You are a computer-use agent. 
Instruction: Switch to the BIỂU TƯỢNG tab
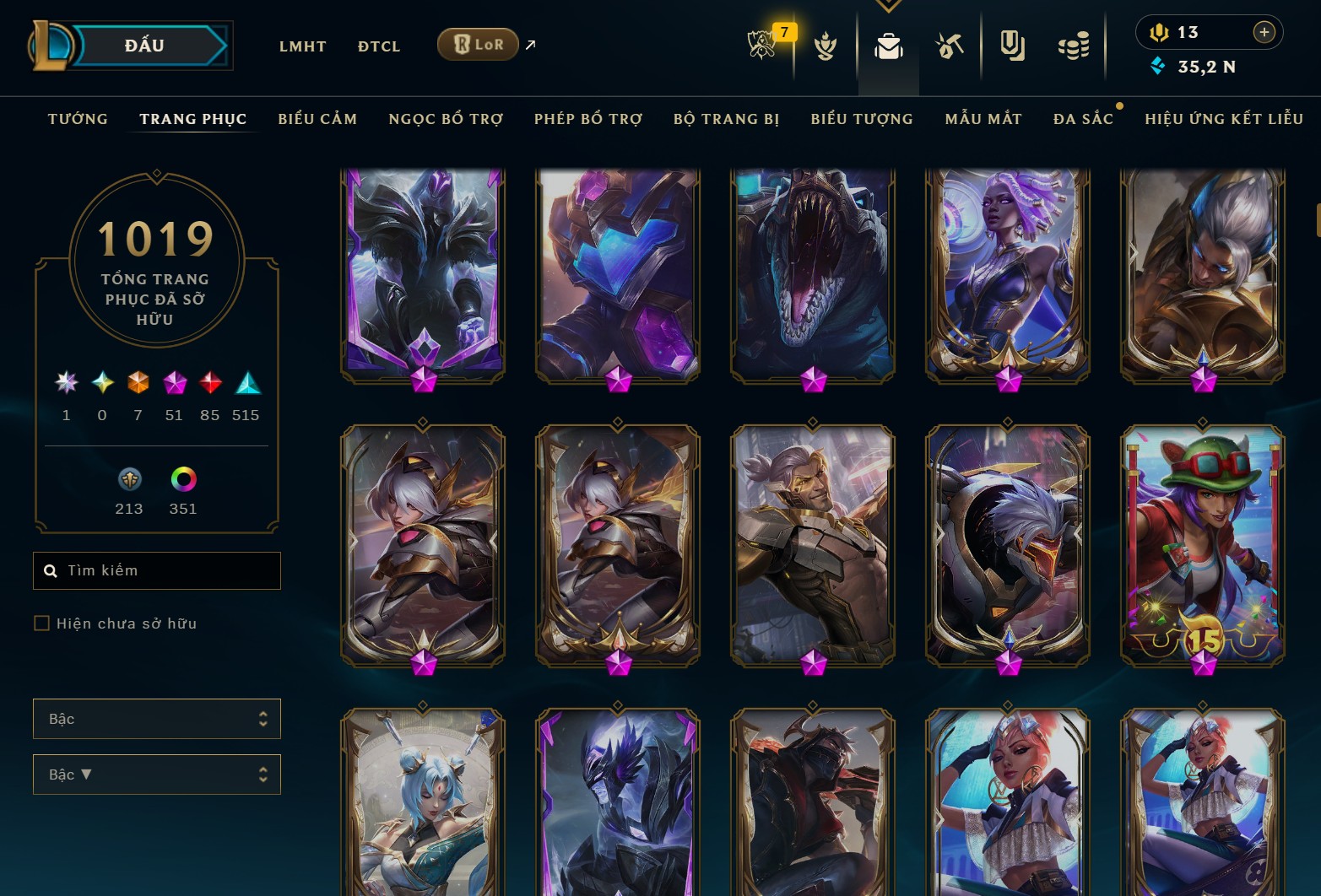[862, 119]
